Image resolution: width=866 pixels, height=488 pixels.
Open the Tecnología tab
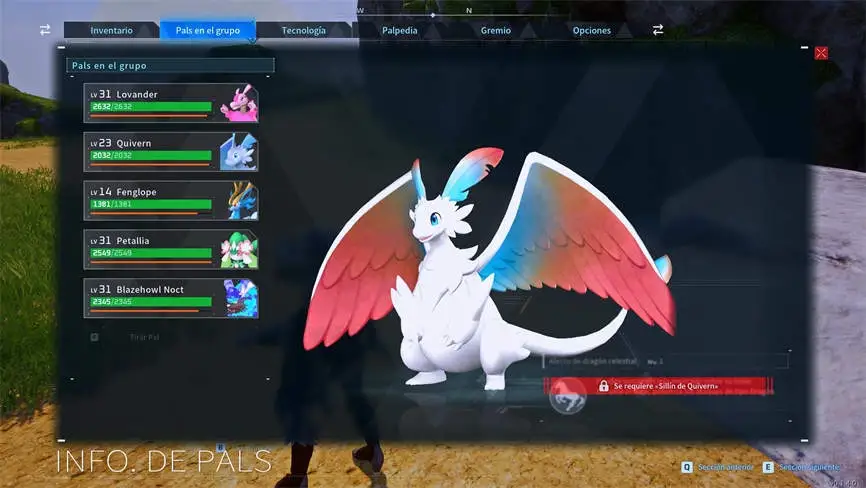pos(303,30)
